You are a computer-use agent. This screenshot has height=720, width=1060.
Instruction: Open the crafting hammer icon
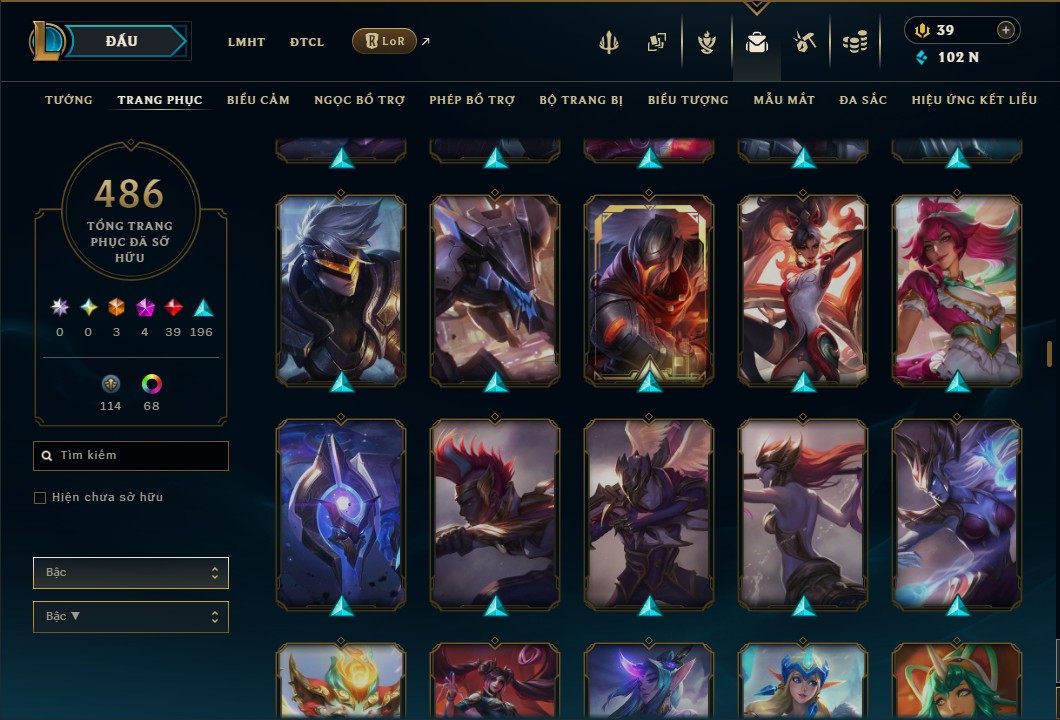(x=805, y=42)
